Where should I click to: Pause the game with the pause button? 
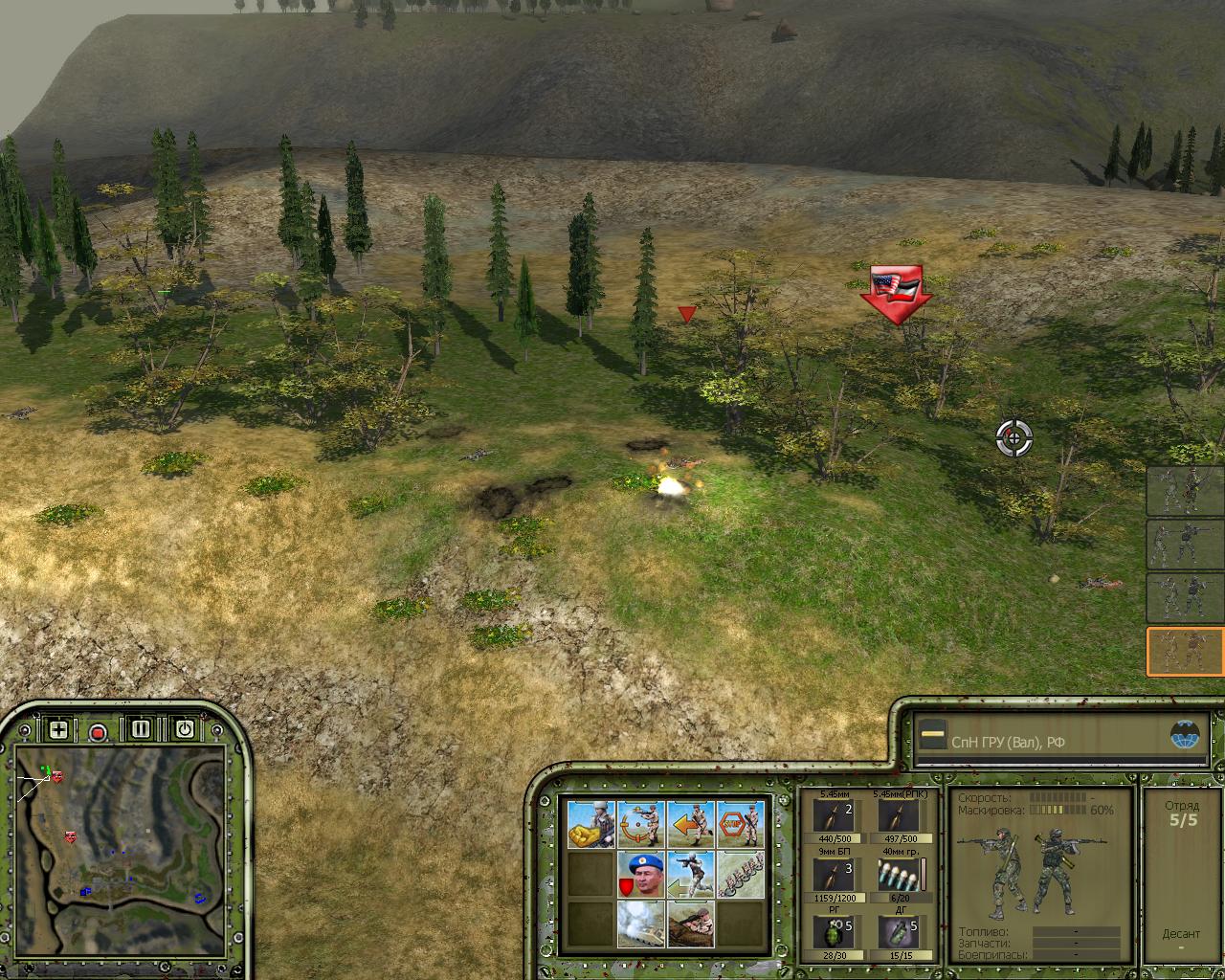pos(142,729)
